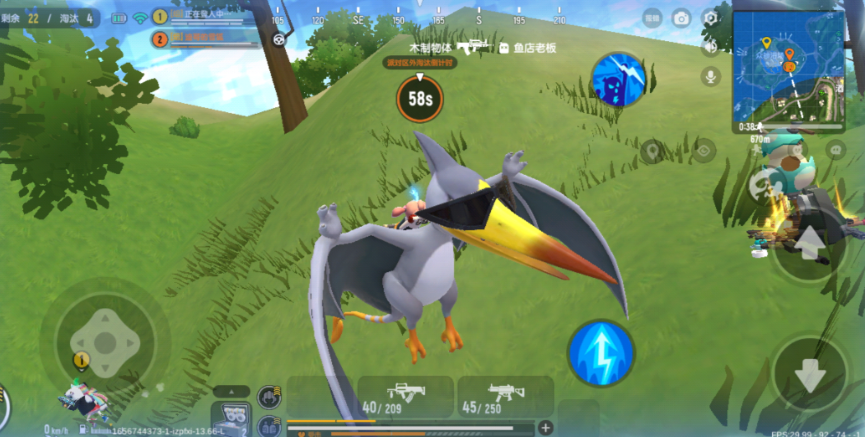This screenshot has height=437, width=865.
Task: Tap the camera screenshot icon
Action: (x=681, y=18)
